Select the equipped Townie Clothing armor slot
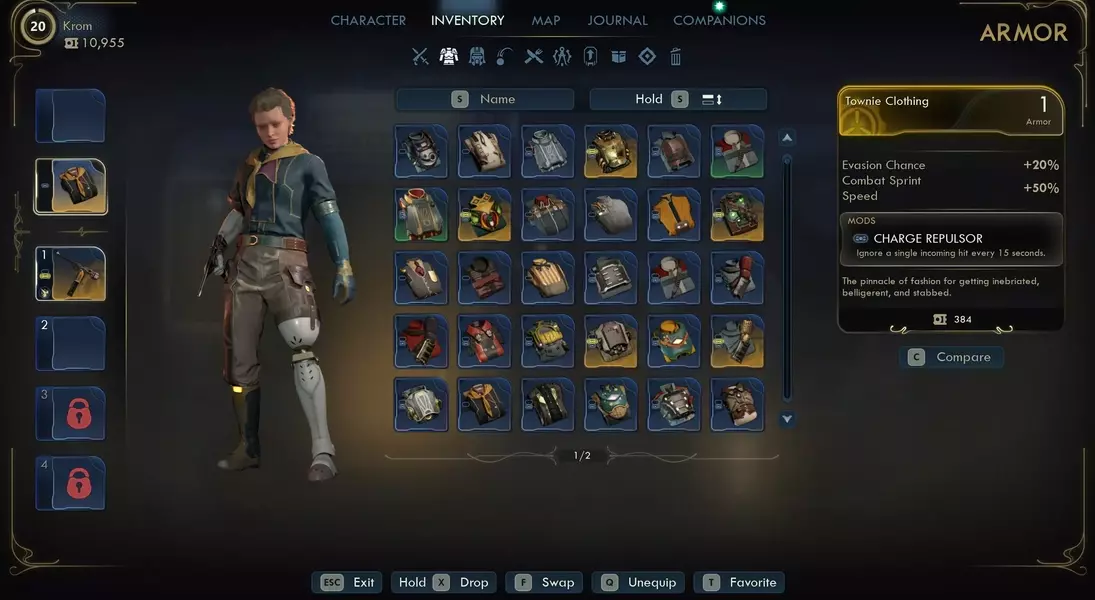Image resolution: width=1095 pixels, height=600 pixels. point(71,186)
